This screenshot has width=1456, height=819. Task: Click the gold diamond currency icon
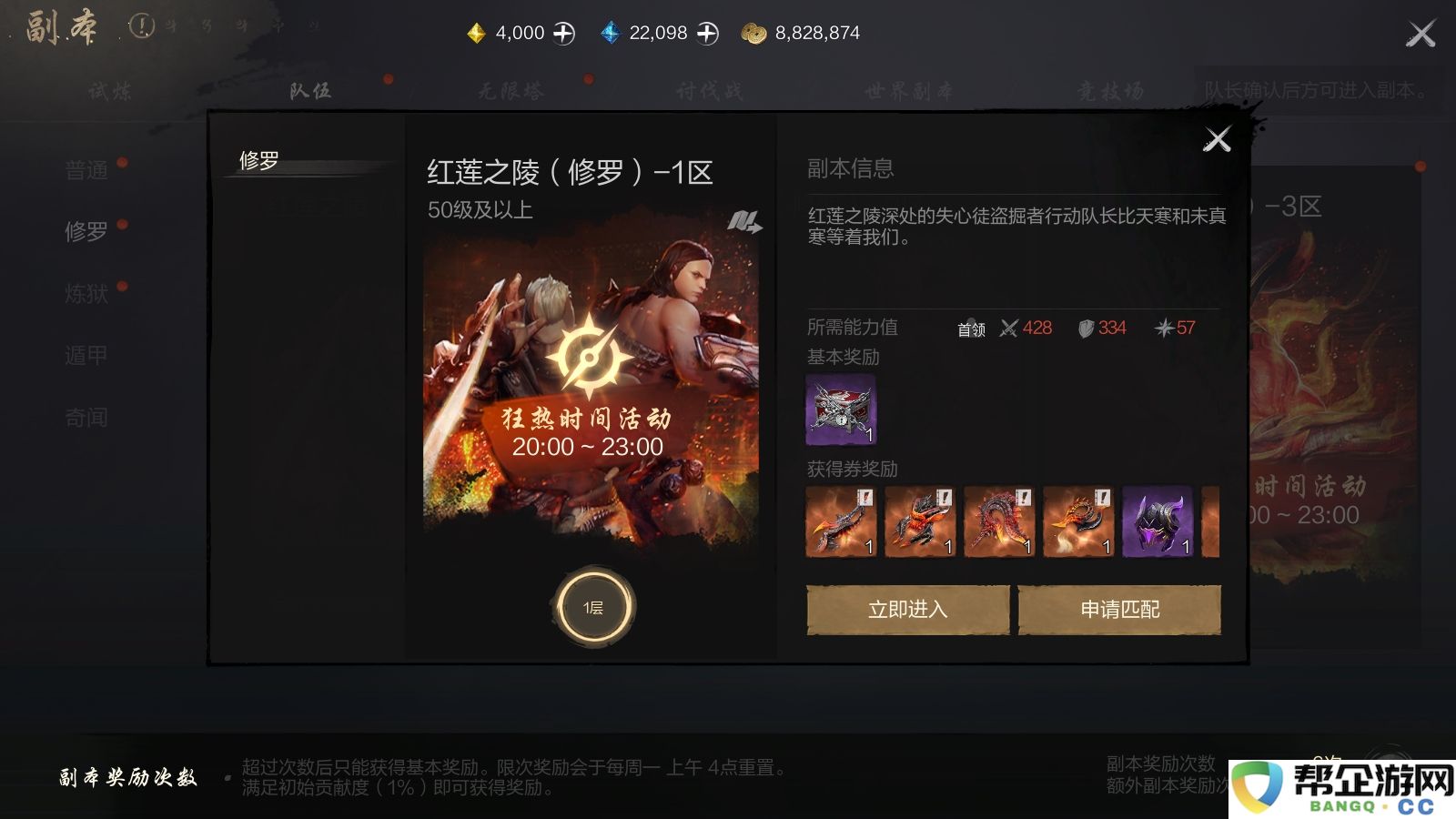[x=474, y=32]
